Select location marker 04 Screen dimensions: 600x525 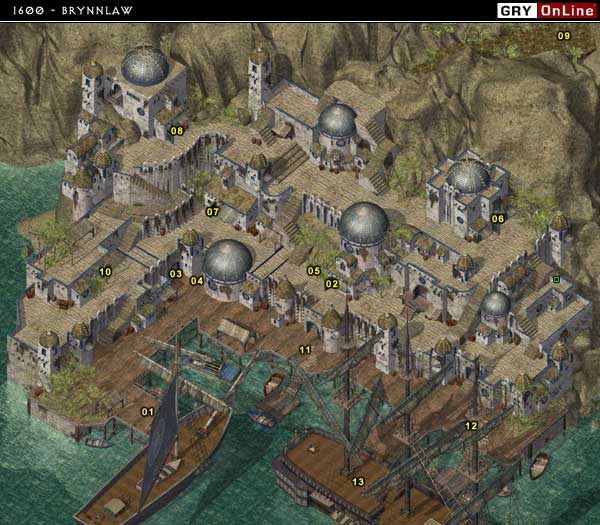pos(197,281)
